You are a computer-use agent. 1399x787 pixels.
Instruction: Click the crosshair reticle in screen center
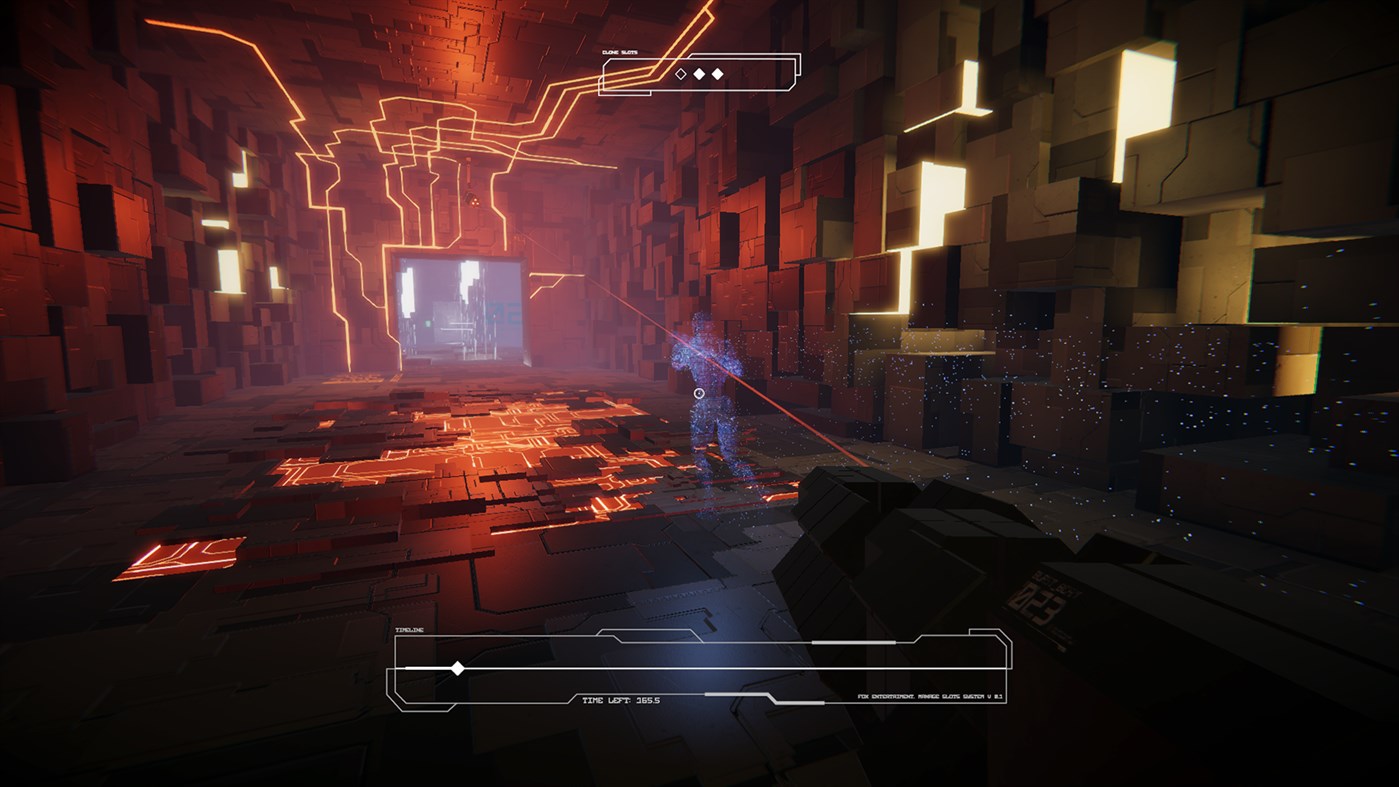(699, 394)
